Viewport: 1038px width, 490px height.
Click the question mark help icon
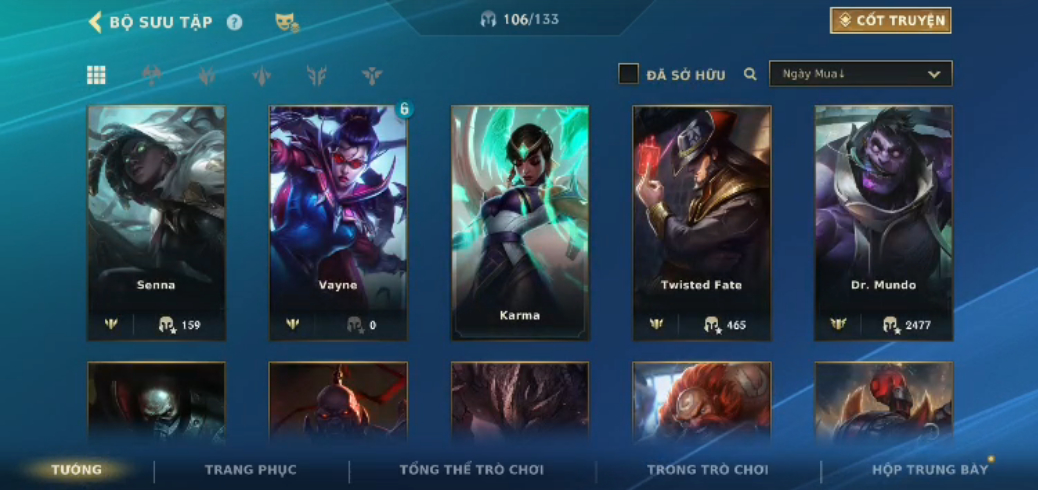[234, 22]
